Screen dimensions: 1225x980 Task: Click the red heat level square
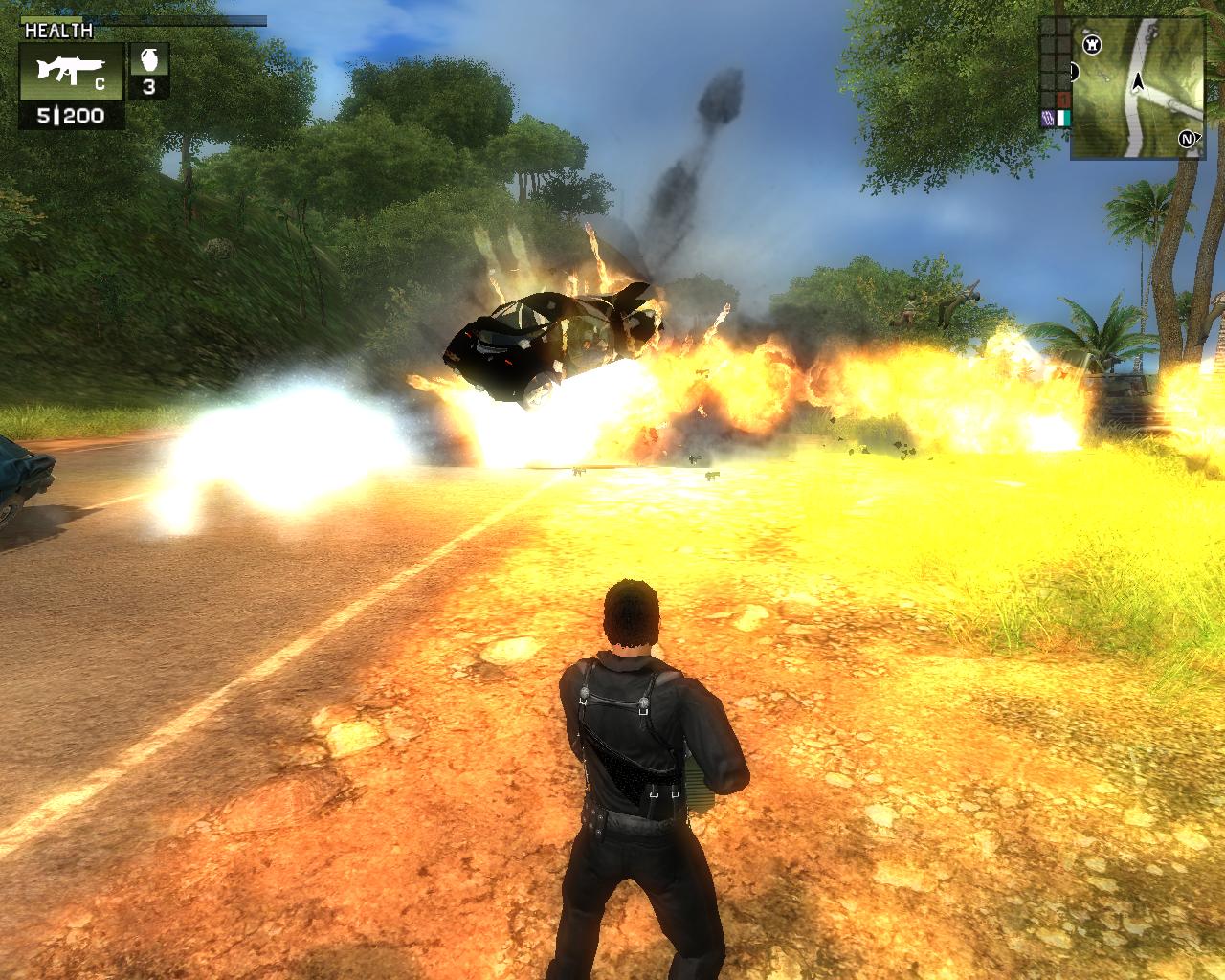1062,100
